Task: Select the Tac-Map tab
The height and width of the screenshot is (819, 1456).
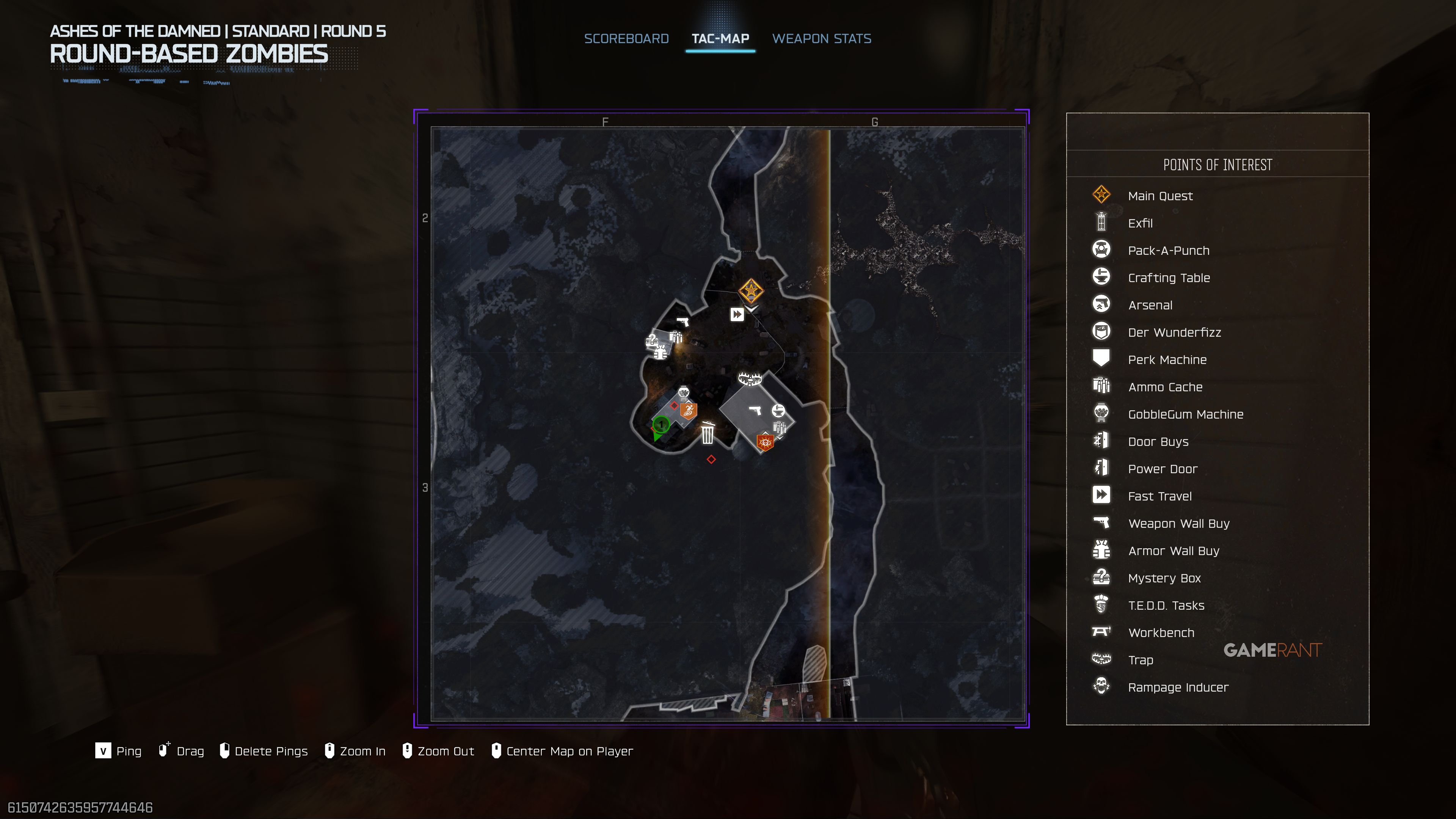Action: pyautogui.click(x=720, y=38)
